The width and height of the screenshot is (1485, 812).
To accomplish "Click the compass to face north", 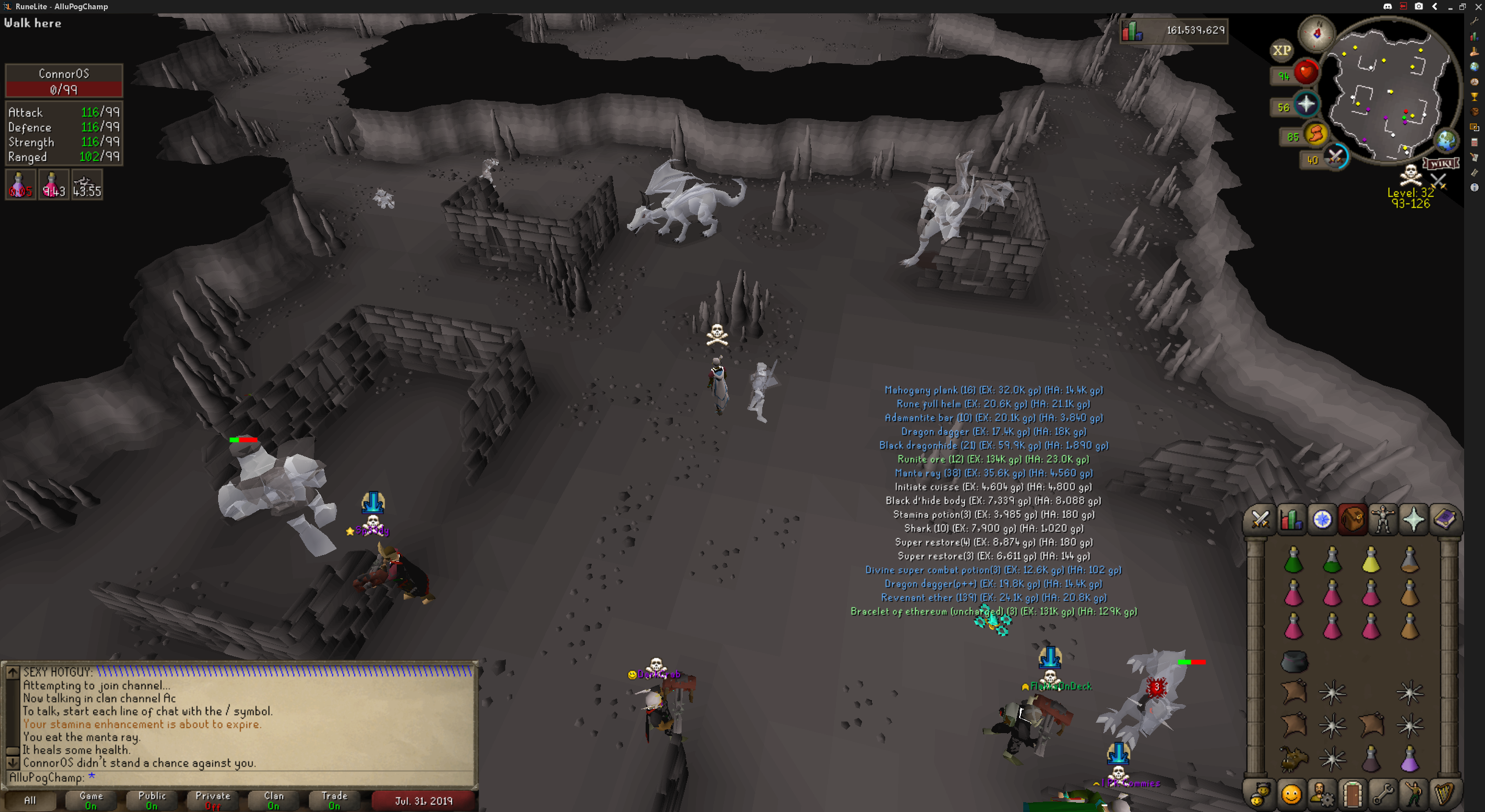I will point(1317,34).
